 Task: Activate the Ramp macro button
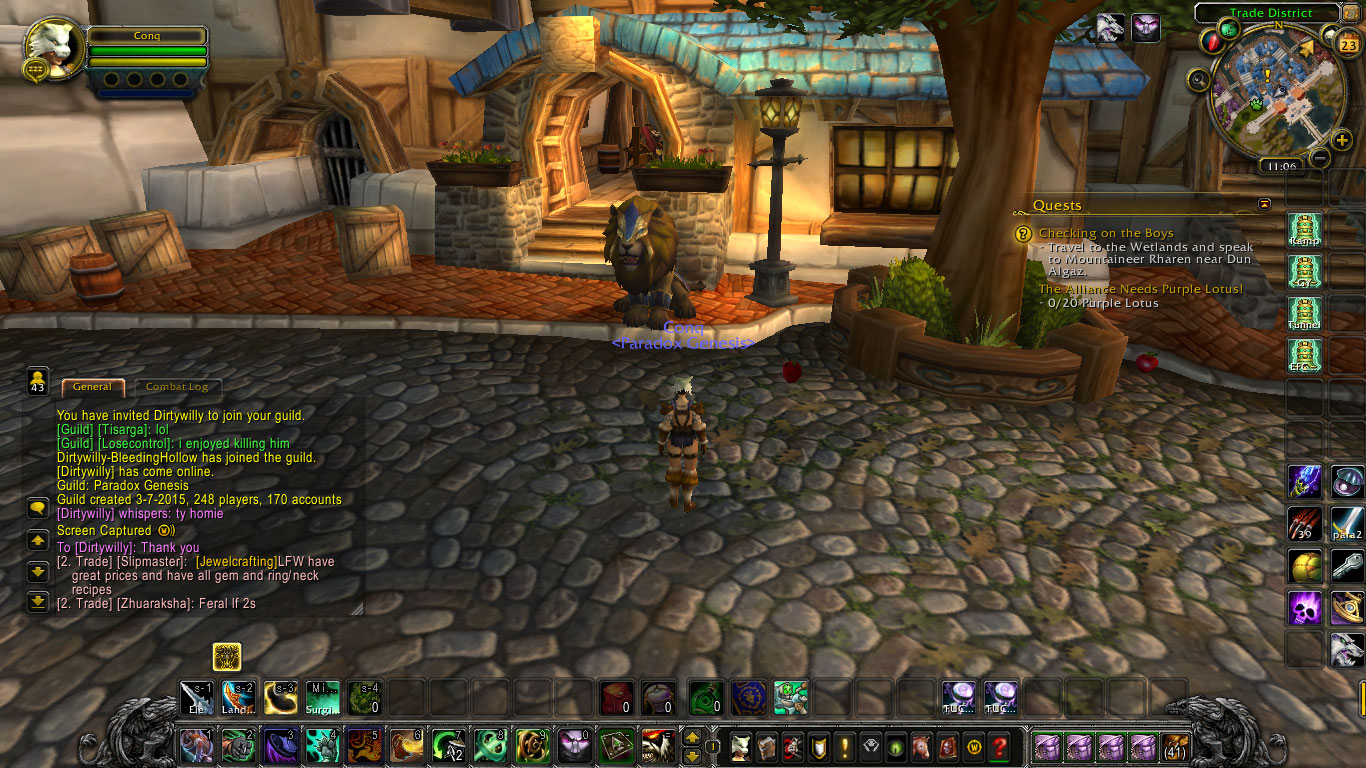(x=1304, y=227)
